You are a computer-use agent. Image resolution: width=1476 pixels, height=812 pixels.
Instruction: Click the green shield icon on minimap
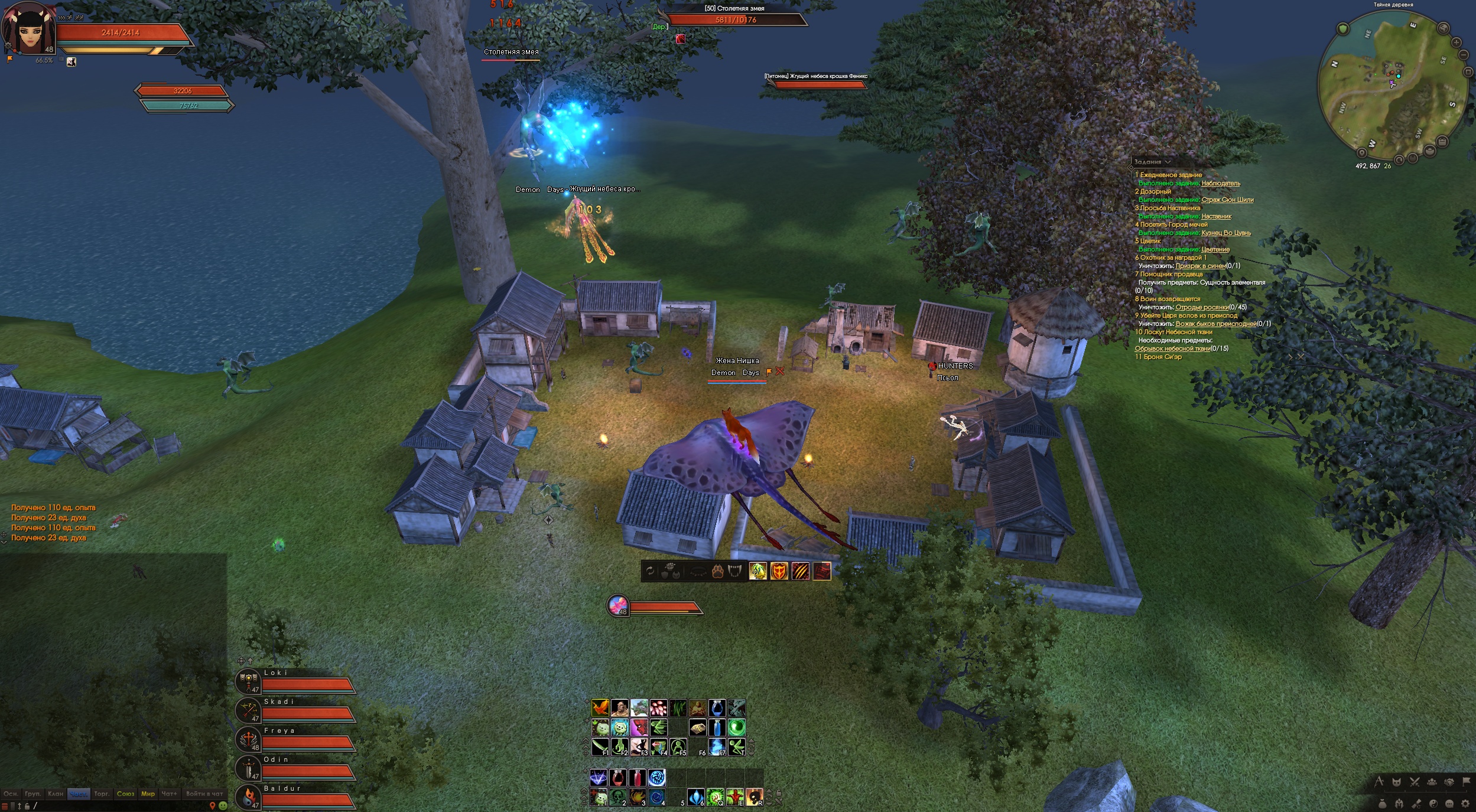click(1342, 29)
